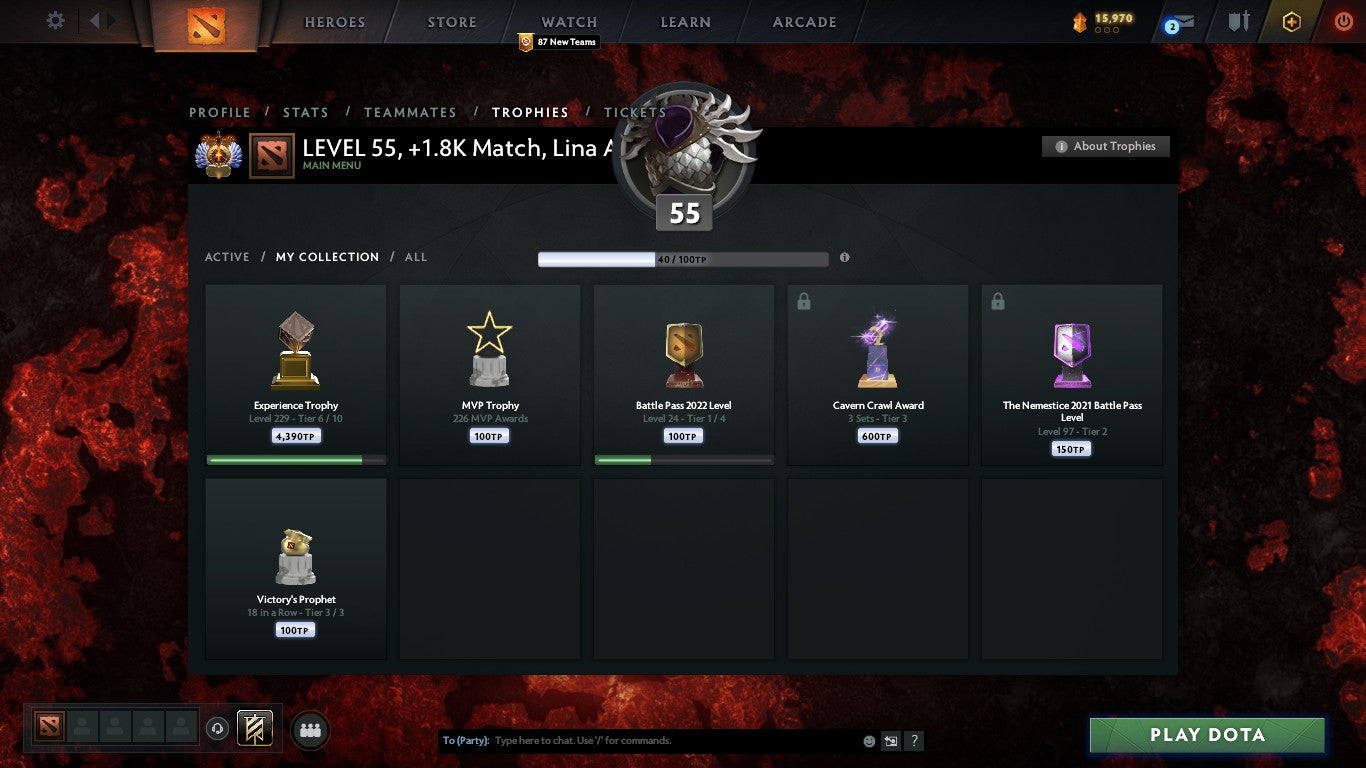Screen dimensions: 1366x768
Task: Click the About Trophies button
Action: (1105, 146)
